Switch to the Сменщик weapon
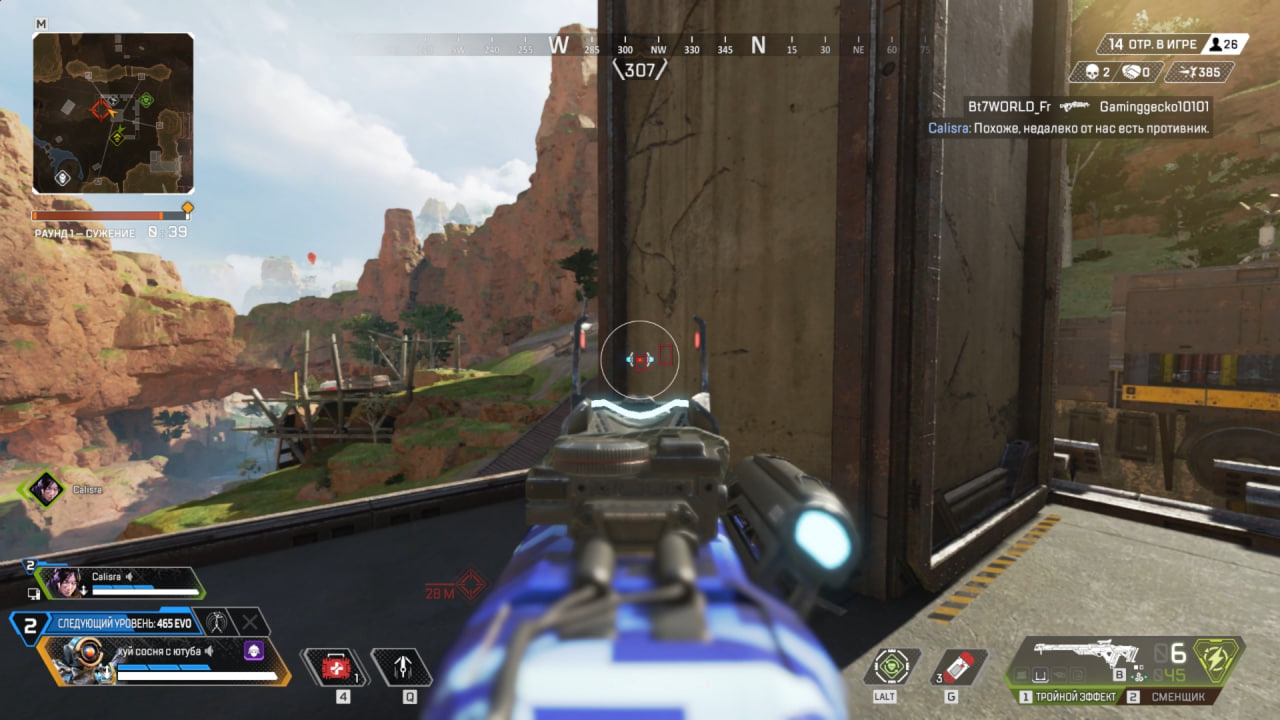This screenshot has width=1280, height=720. click(1172, 697)
